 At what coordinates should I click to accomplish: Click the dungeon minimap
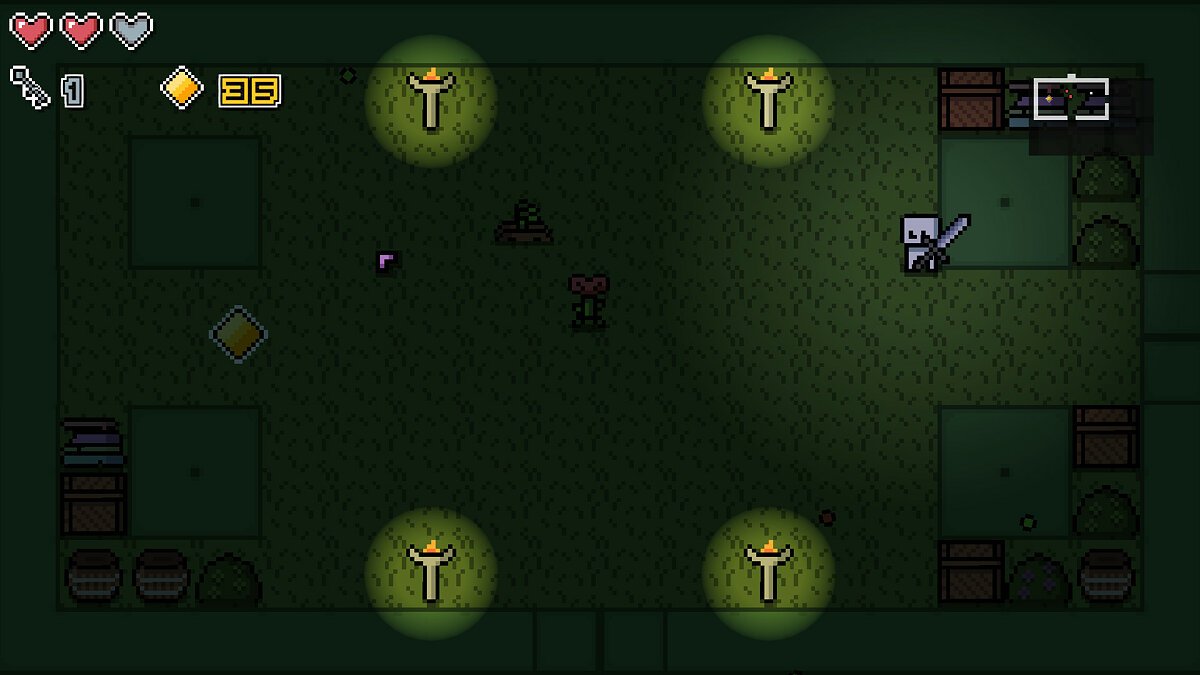click(1090, 114)
